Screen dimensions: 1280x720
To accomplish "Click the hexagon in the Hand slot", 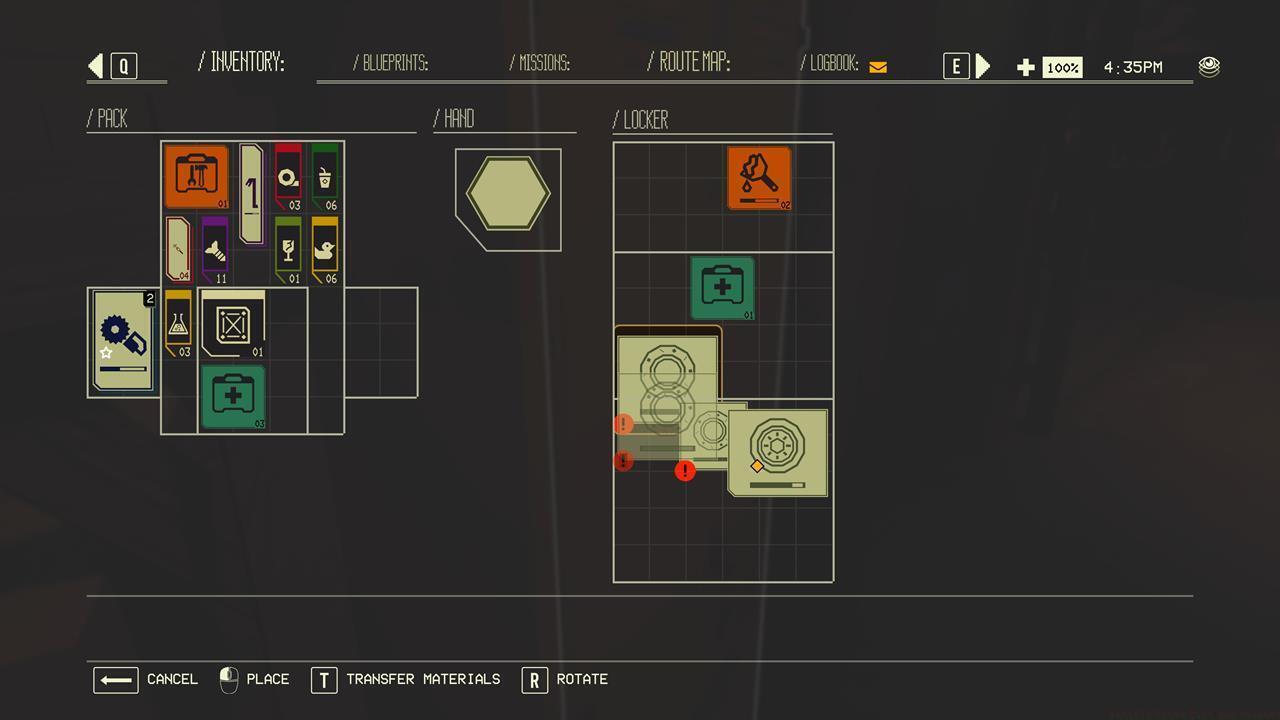I will pyautogui.click(x=507, y=194).
